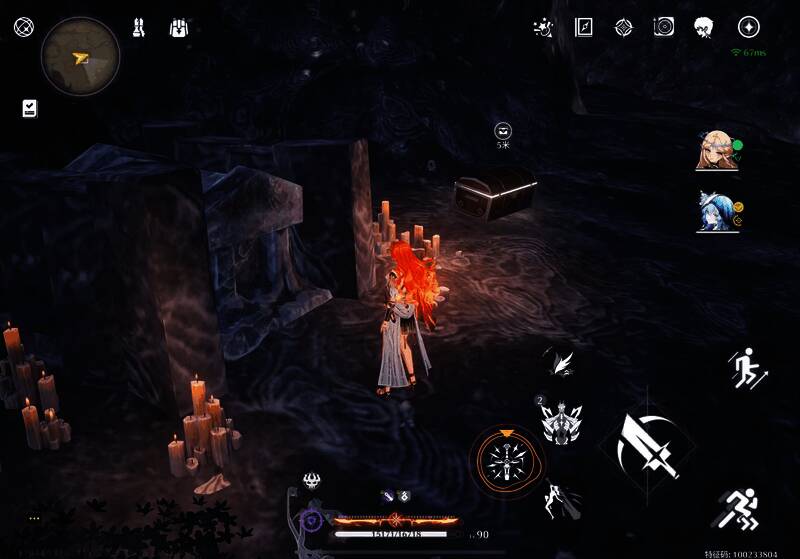Switch to the blue-haired party member
The width and height of the screenshot is (800, 559).
click(716, 211)
